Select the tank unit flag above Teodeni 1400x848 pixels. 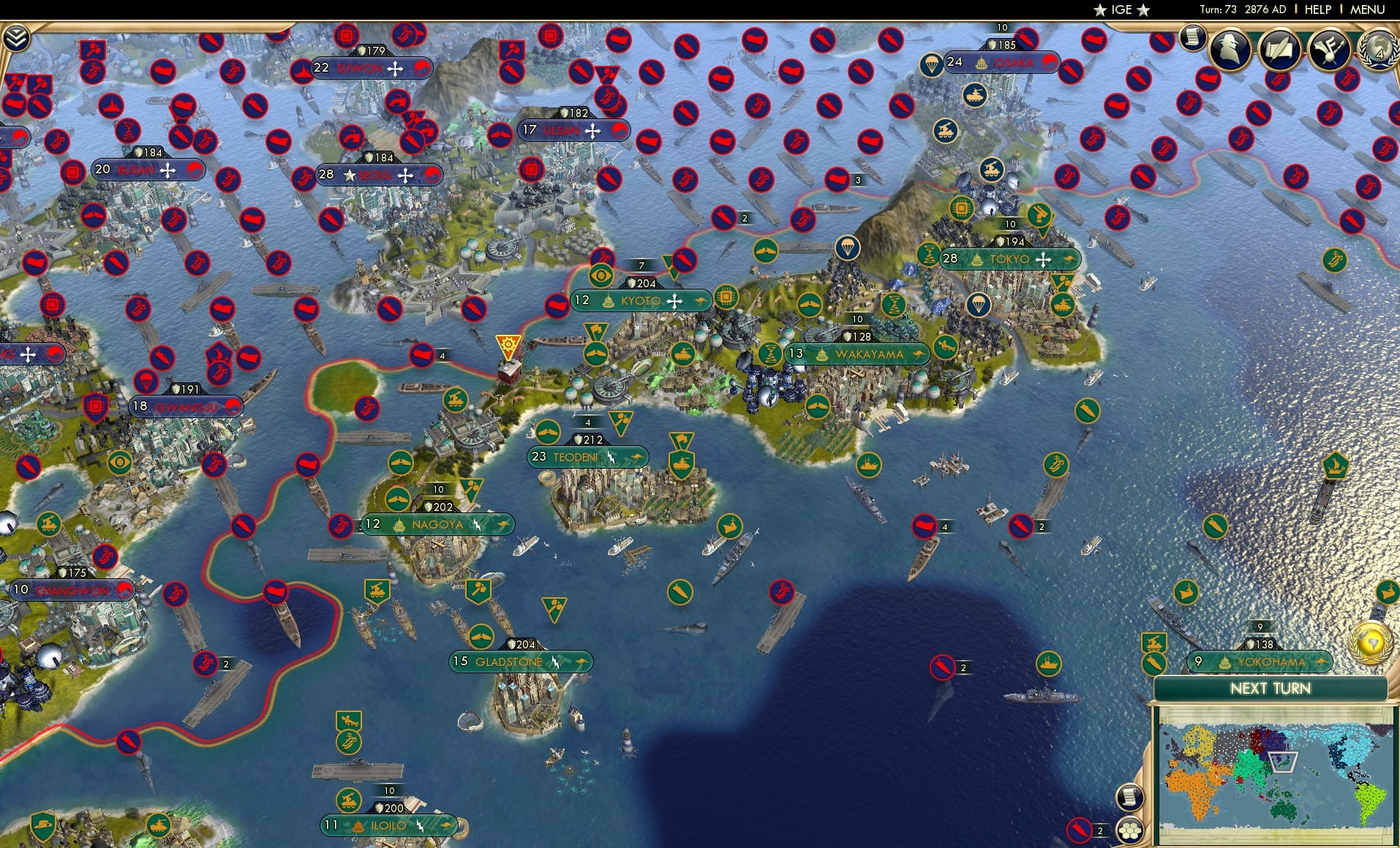tap(683, 463)
